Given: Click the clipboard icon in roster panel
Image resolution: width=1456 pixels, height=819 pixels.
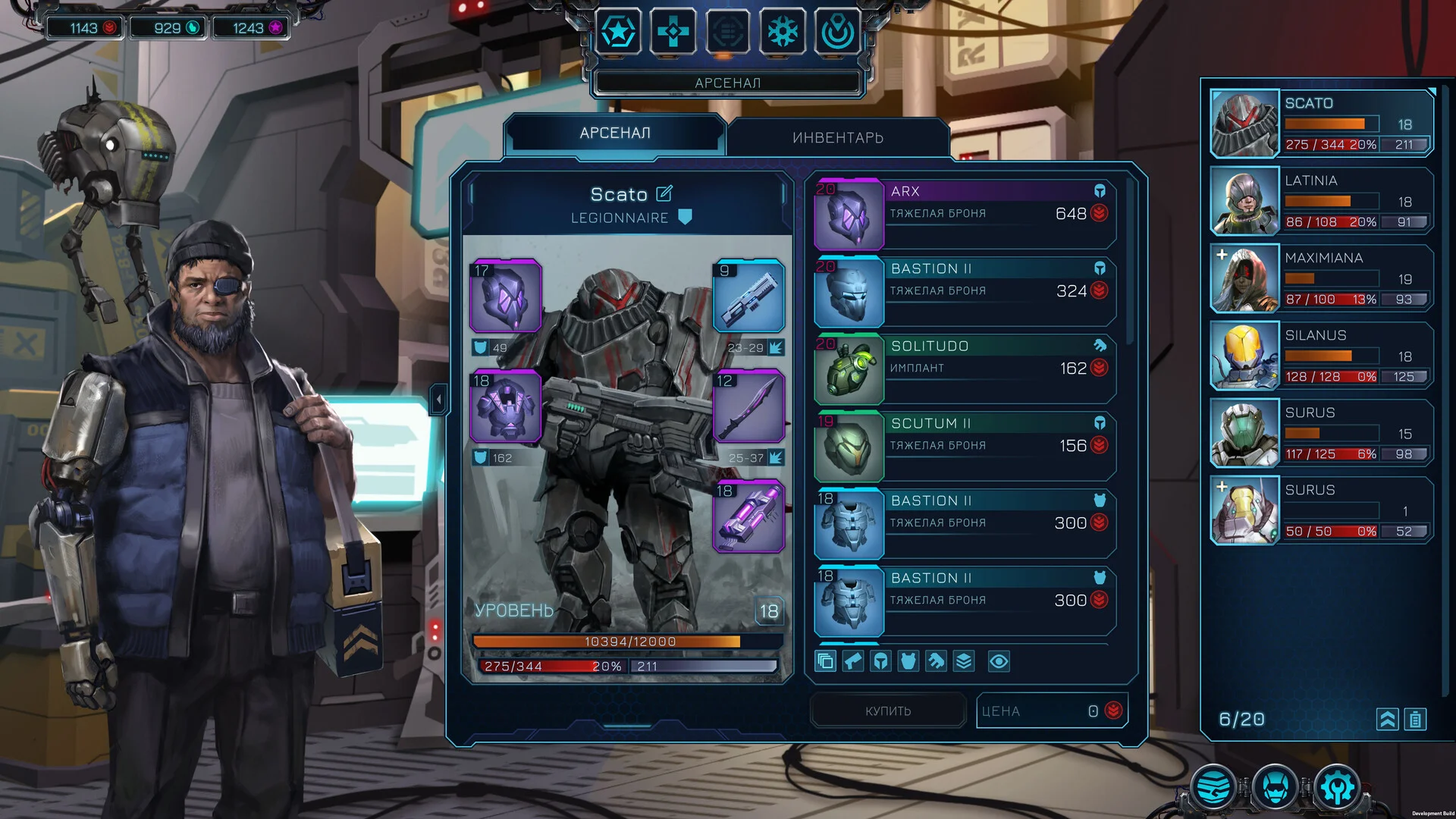Looking at the screenshot, I should coord(1415,719).
